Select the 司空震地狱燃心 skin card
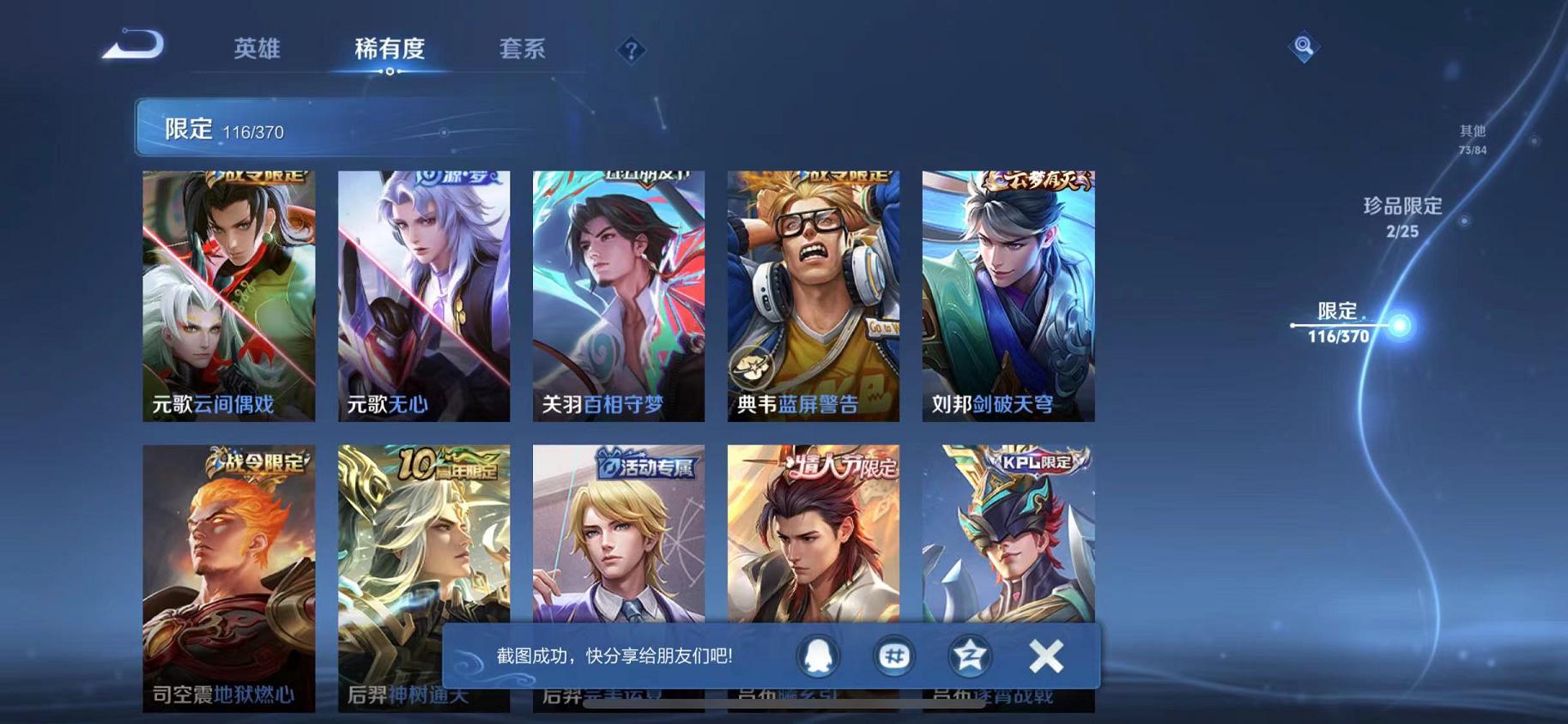The height and width of the screenshot is (724, 1568). tap(228, 575)
